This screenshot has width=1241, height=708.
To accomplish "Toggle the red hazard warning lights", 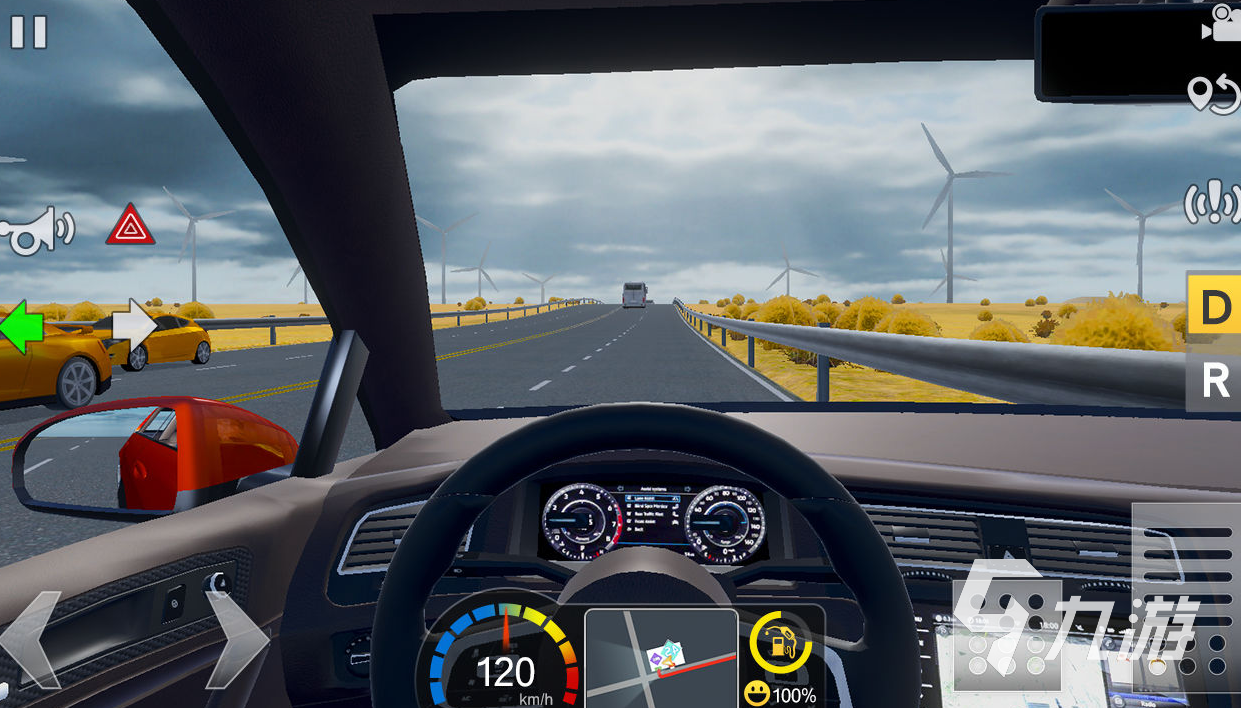I will pyautogui.click(x=130, y=225).
